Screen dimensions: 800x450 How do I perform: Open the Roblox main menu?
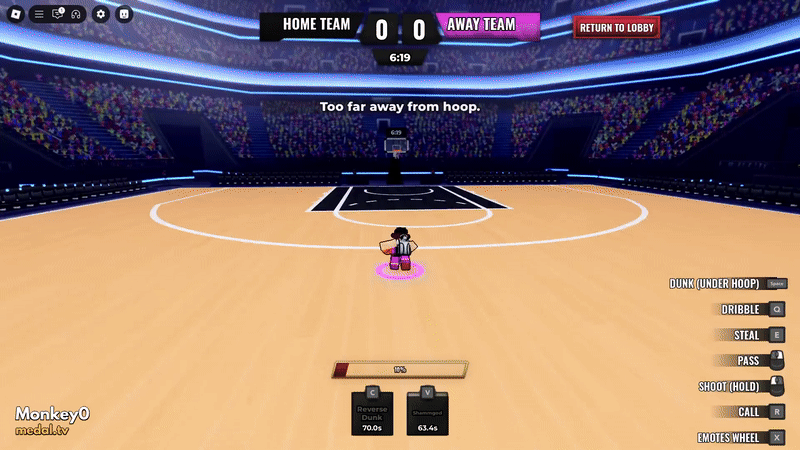coord(15,14)
